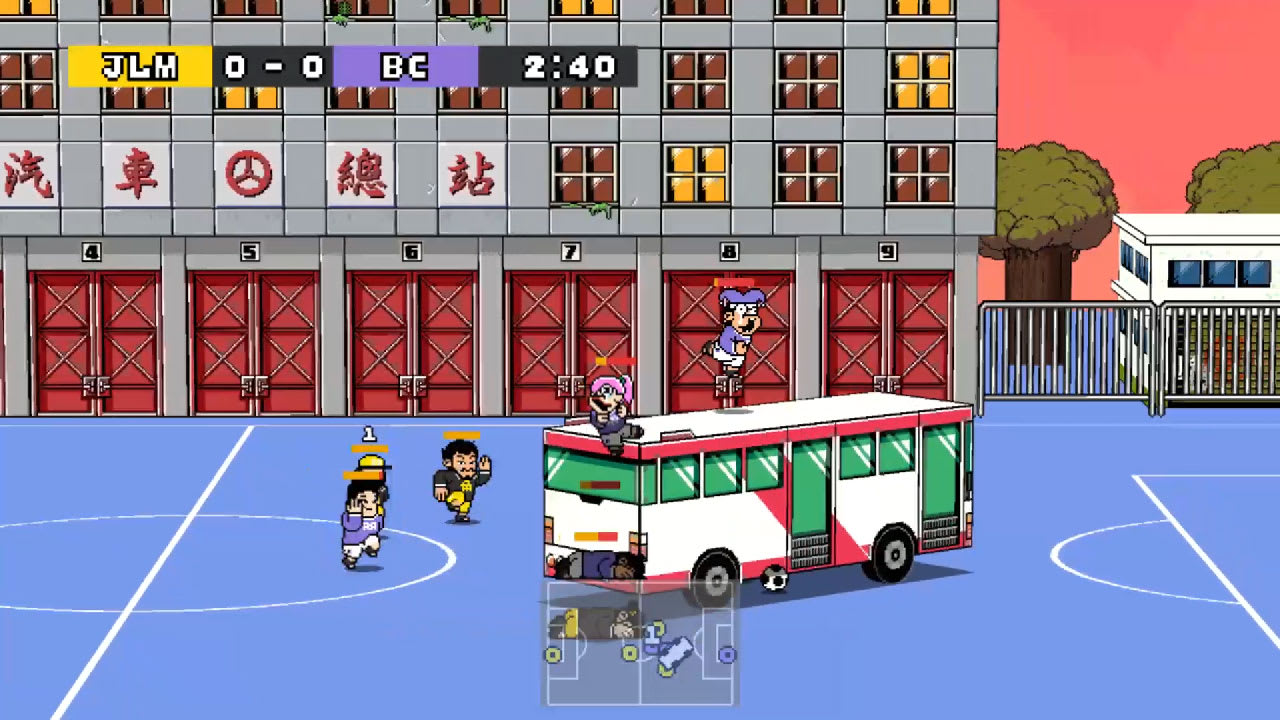
Task: Click the yellow goal marker on the minimap
Action: tap(553, 653)
